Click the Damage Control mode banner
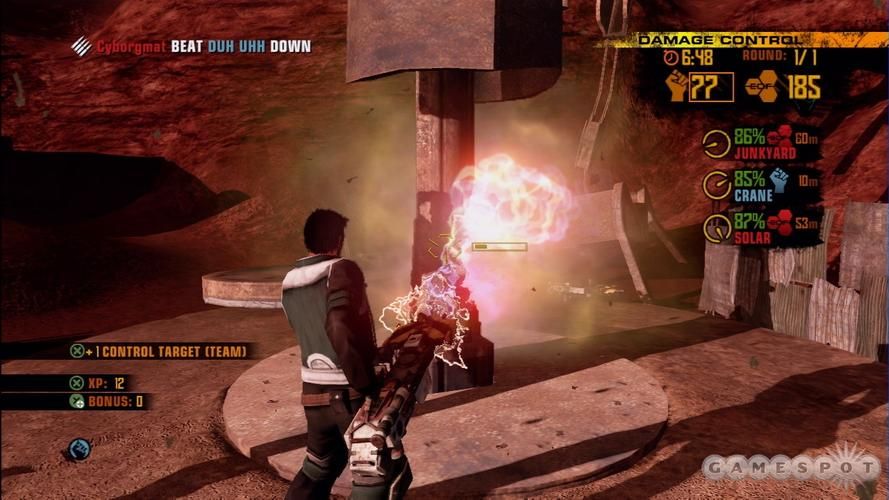 (720, 40)
